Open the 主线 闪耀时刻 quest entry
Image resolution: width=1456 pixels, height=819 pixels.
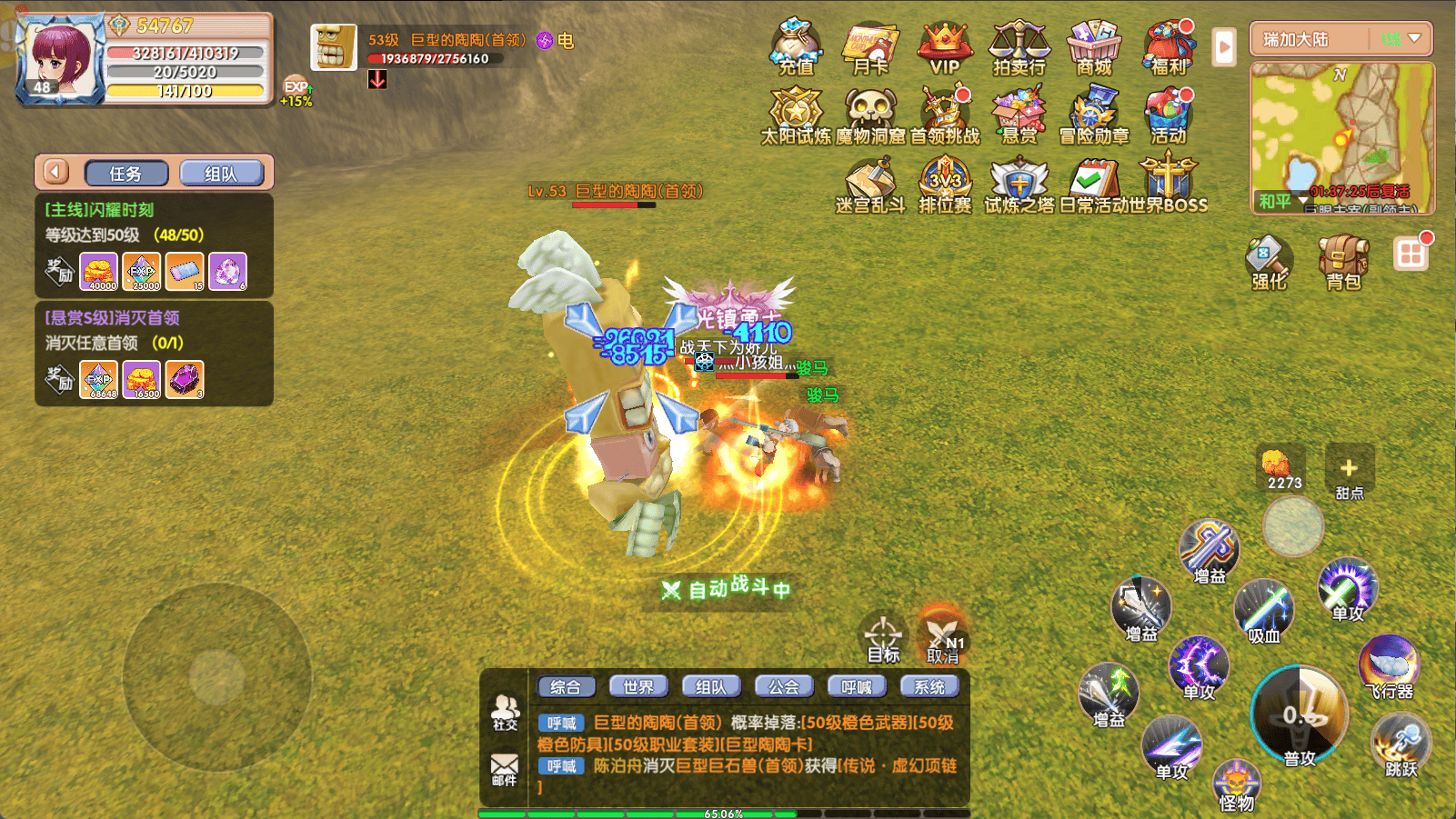click(154, 222)
